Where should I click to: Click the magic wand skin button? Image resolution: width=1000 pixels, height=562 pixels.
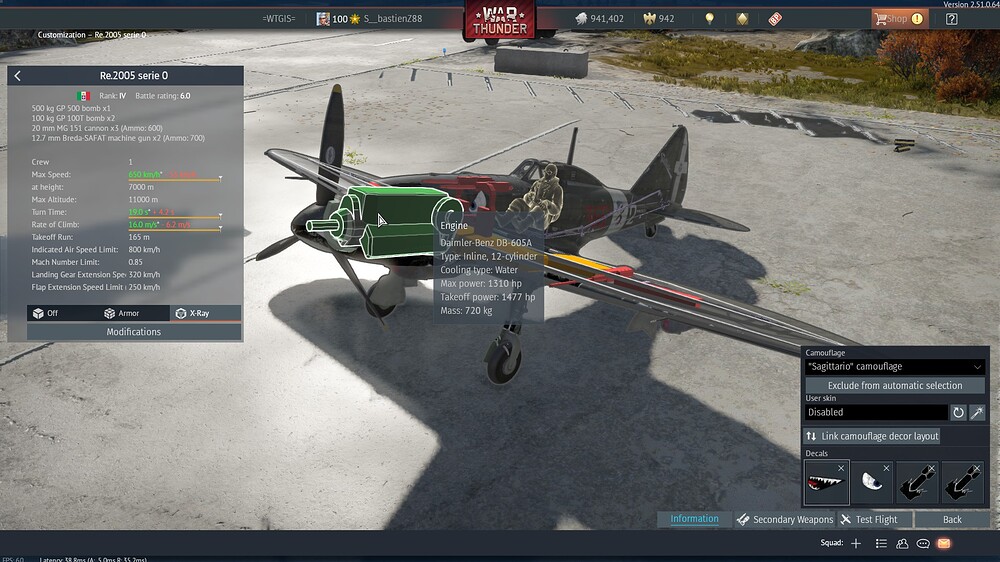coord(977,412)
